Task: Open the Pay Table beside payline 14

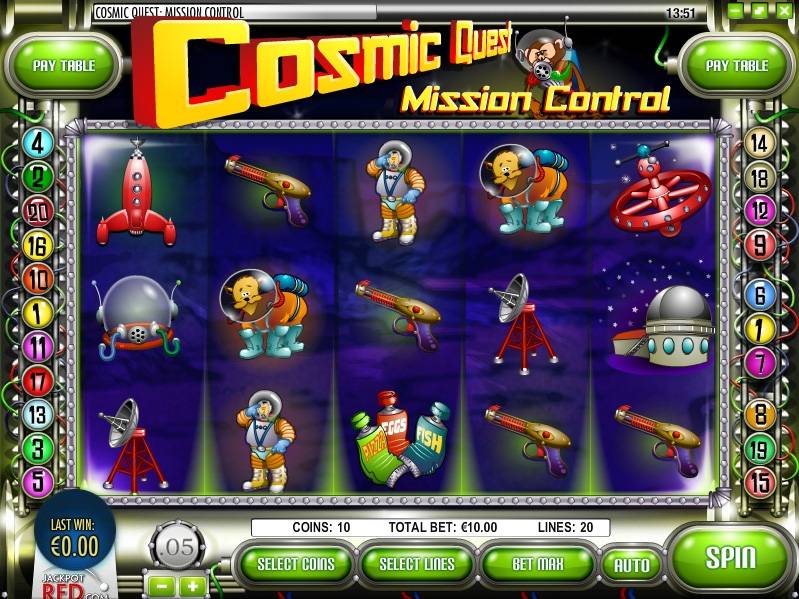Action: click(x=737, y=66)
